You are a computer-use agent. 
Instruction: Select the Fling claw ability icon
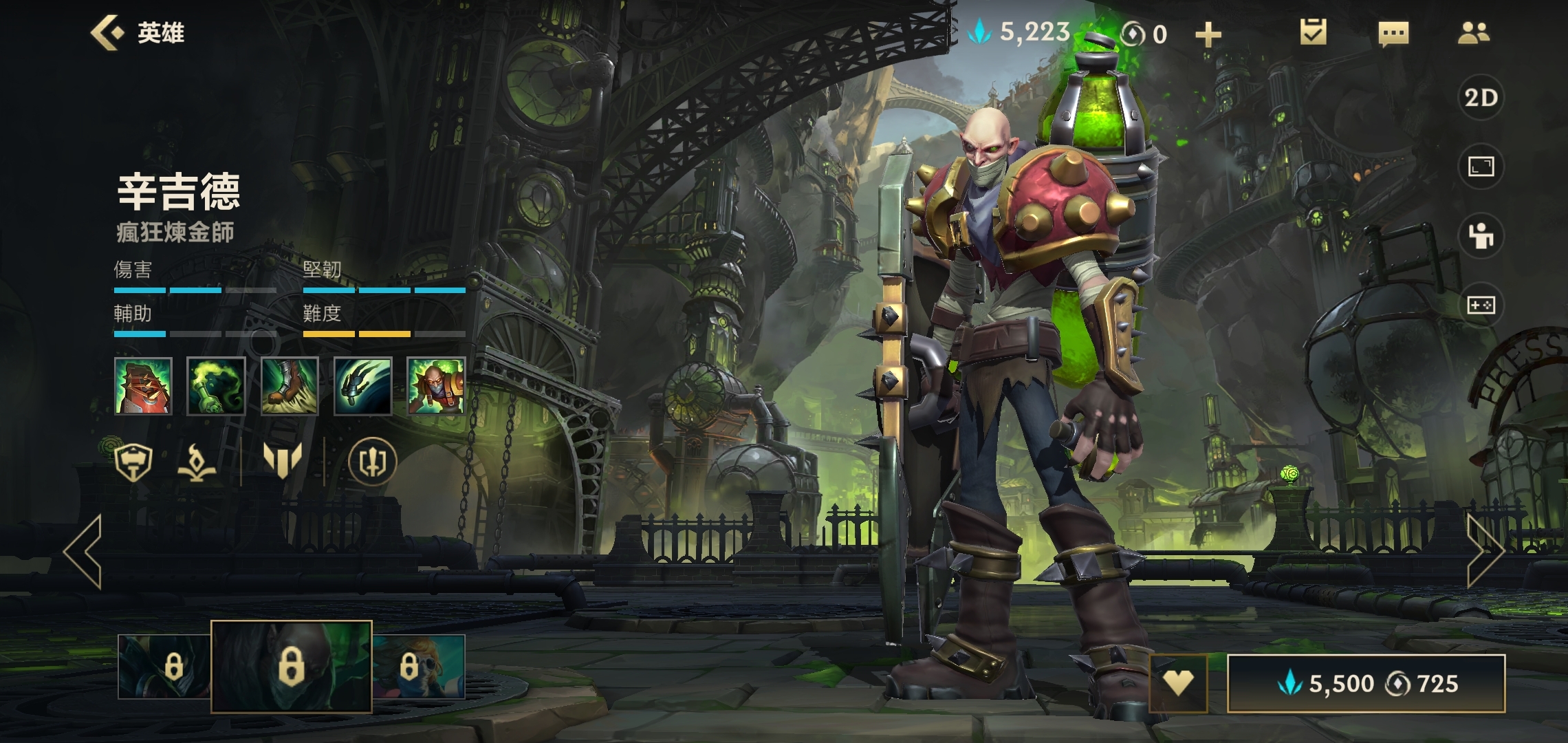tap(362, 386)
